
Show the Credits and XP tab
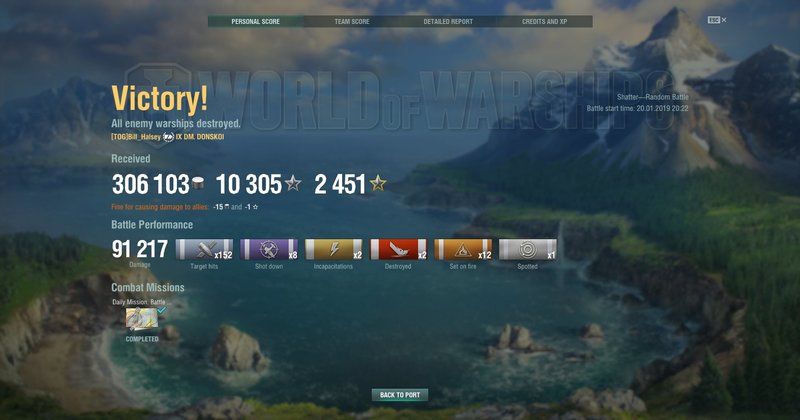coord(544,21)
